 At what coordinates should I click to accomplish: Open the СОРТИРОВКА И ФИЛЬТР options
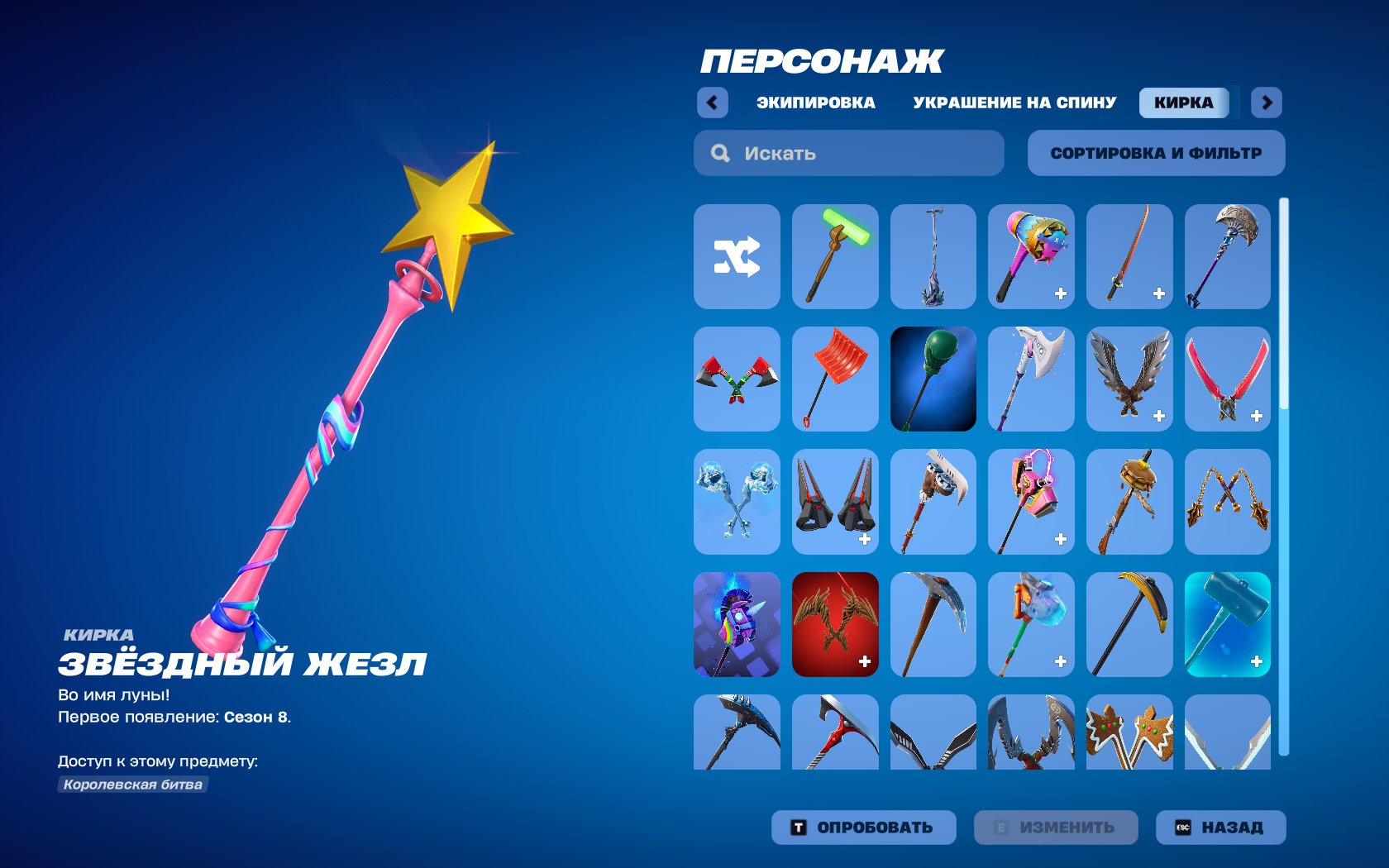(1155, 152)
